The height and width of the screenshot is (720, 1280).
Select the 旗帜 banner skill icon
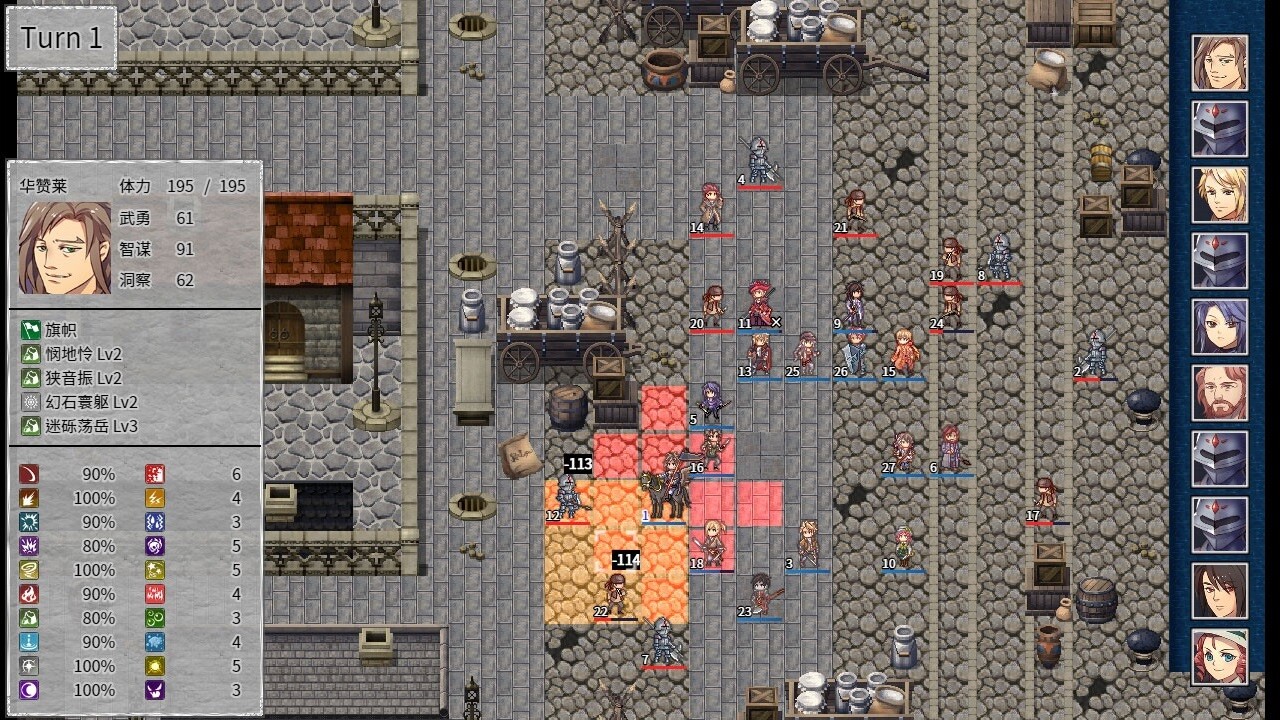[x=31, y=332]
